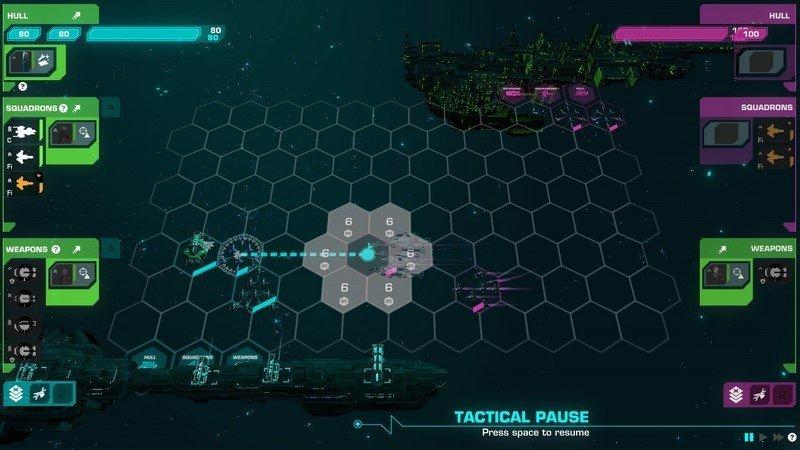Click the question mark beside player's SQUADRONS label

[62, 108]
